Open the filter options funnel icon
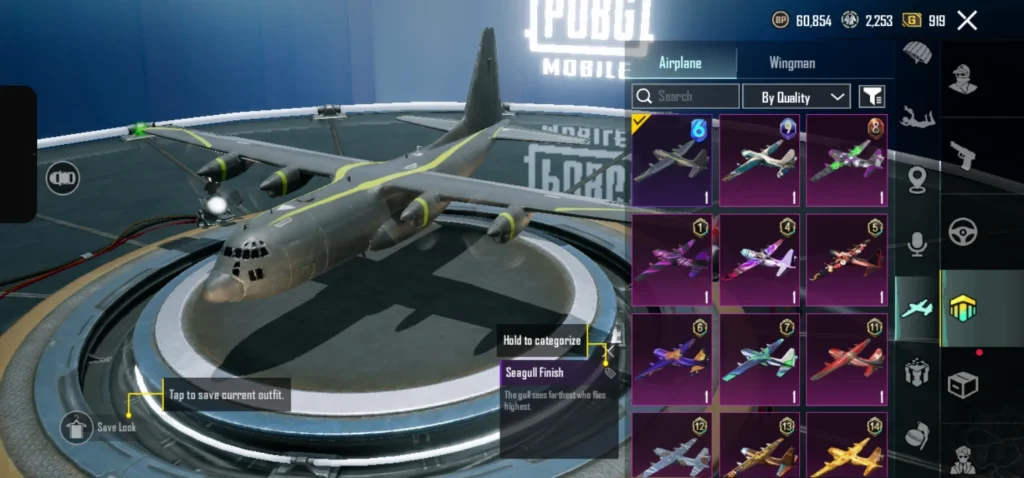This screenshot has height=478, width=1024. [872, 96]
